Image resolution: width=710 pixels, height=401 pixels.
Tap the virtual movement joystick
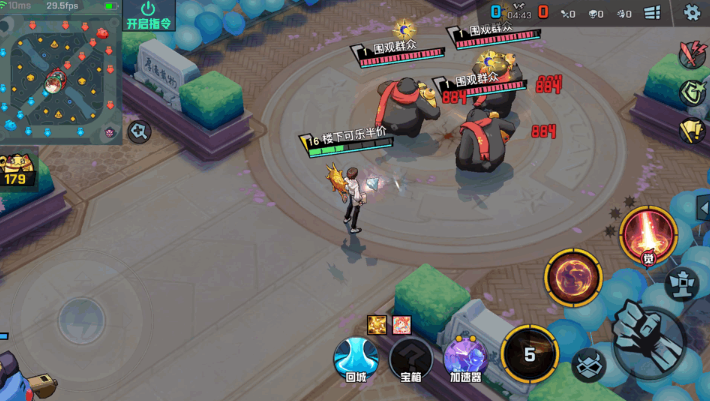81,320
